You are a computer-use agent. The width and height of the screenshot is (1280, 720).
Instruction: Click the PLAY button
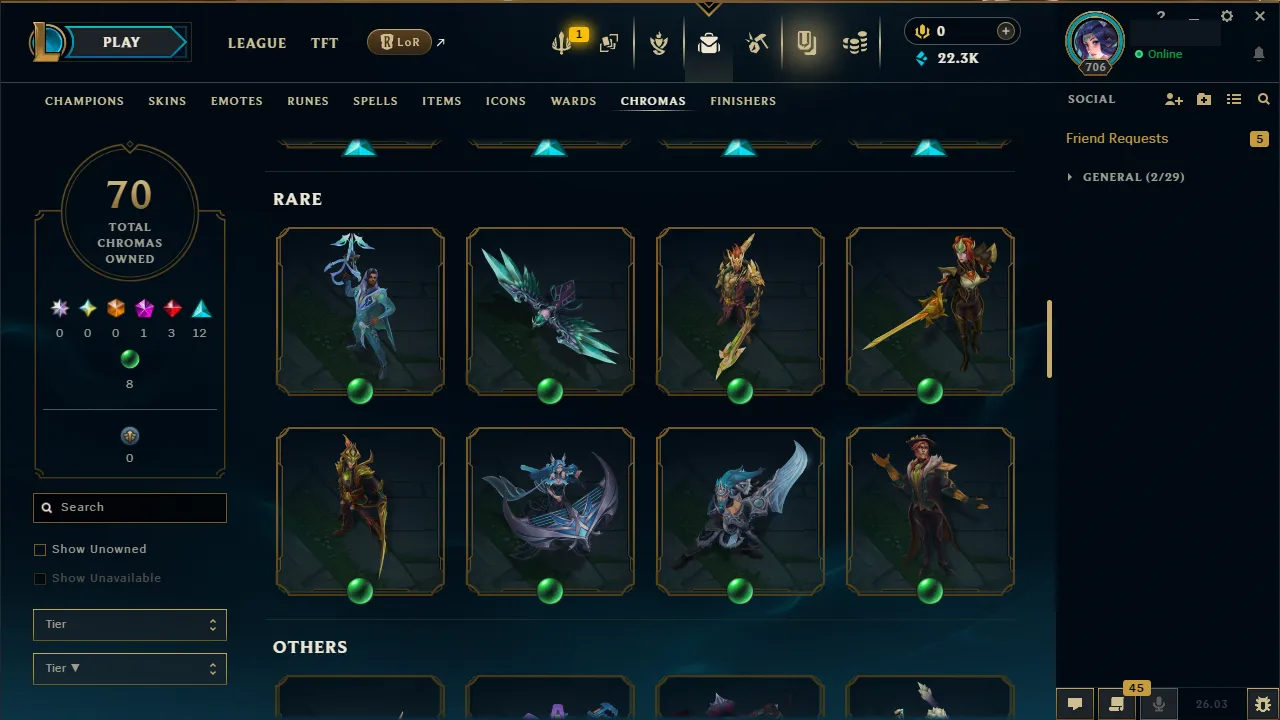(x=121, y=42)
